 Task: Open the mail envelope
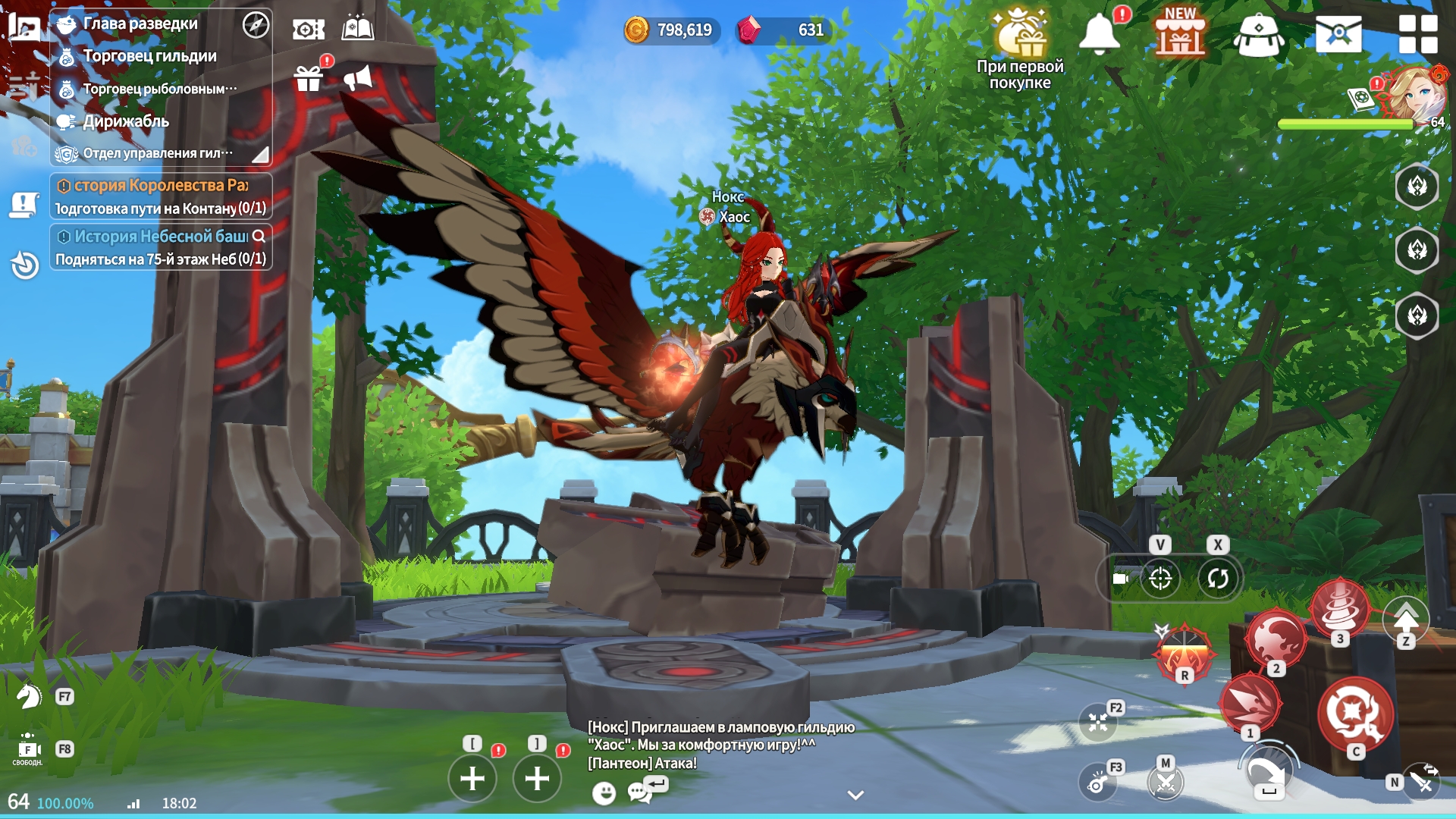pos(1338,34)
